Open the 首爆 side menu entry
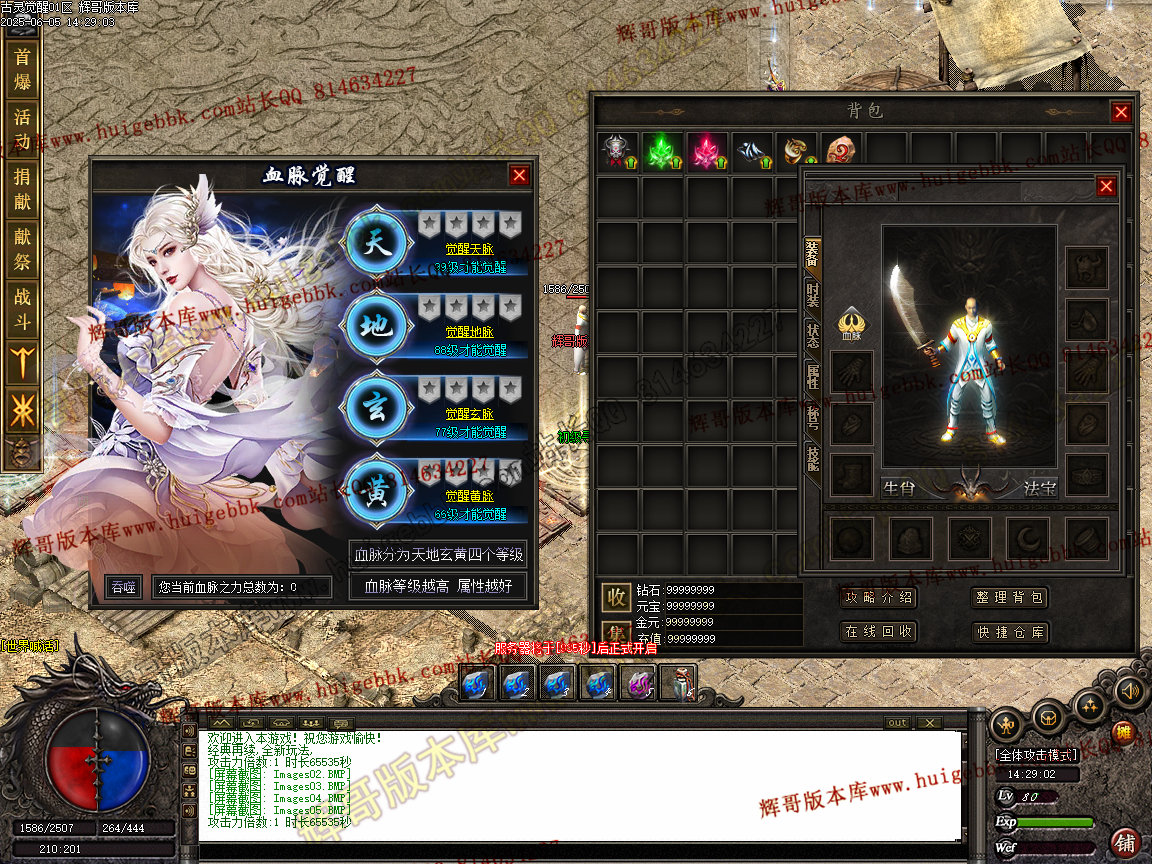 pos(22,70)
